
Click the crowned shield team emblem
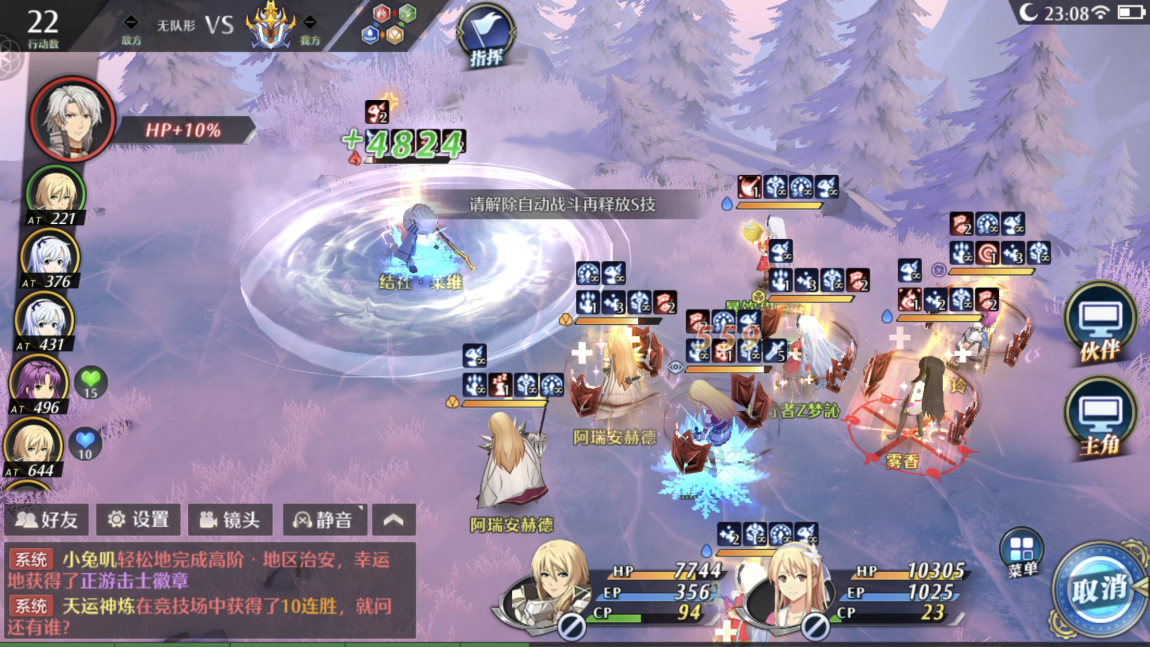click(x=269, y=24)
